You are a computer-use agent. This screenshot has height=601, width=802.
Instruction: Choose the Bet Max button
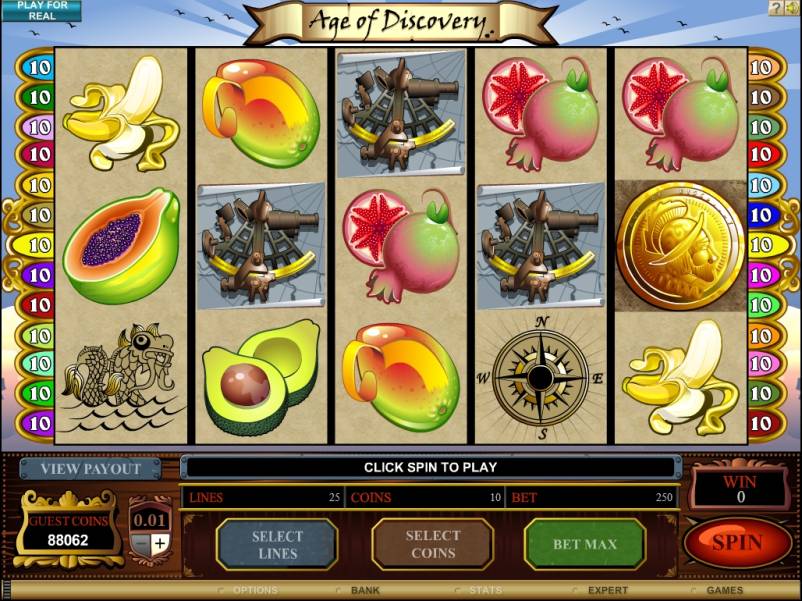click(x=585, y=545)
